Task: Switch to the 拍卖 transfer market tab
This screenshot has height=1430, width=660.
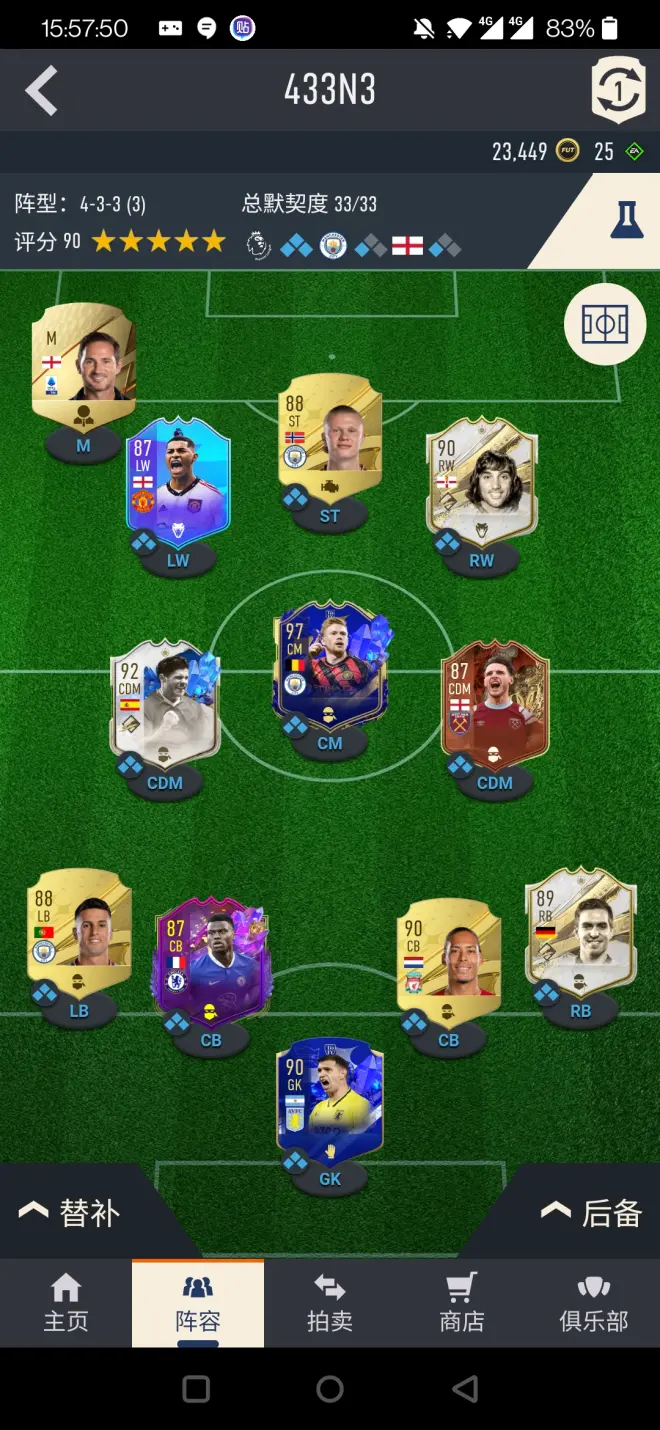Action: [329, 1302]
